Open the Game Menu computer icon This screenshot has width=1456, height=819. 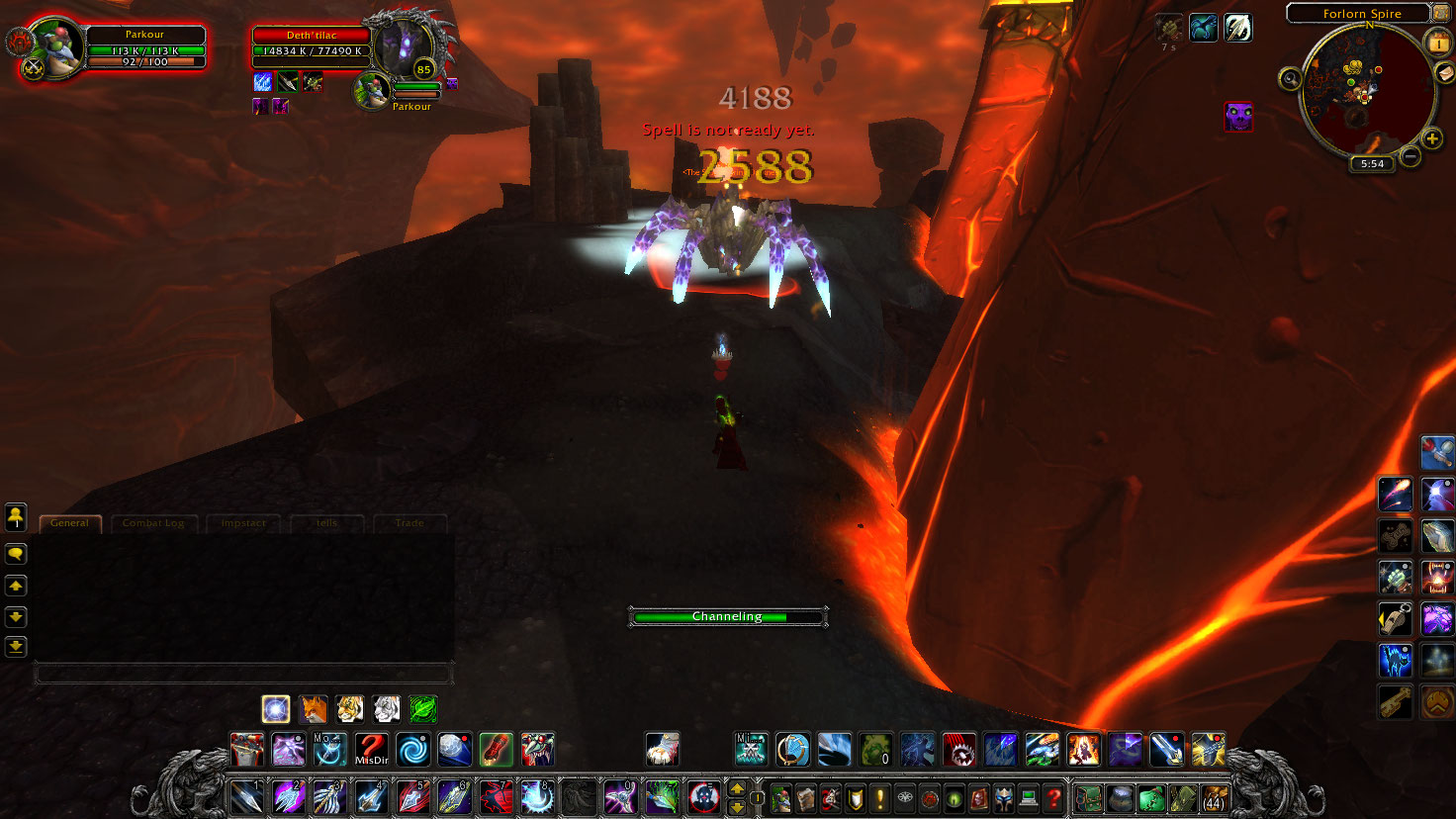(1029, 798)
